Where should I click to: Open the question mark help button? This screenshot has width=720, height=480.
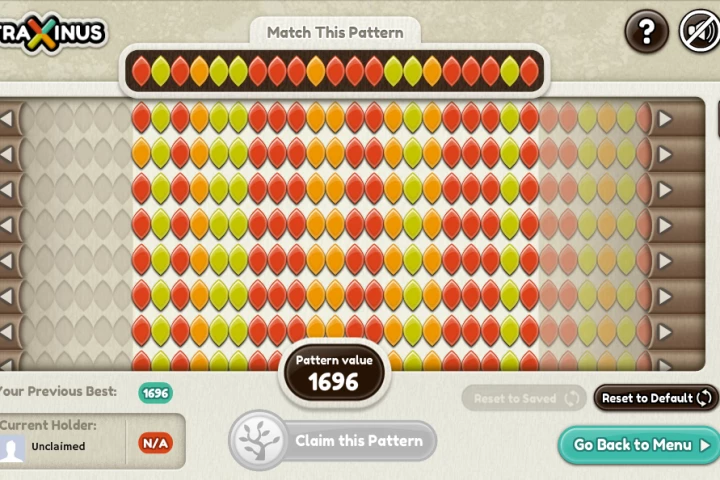(x=647, y=32)
